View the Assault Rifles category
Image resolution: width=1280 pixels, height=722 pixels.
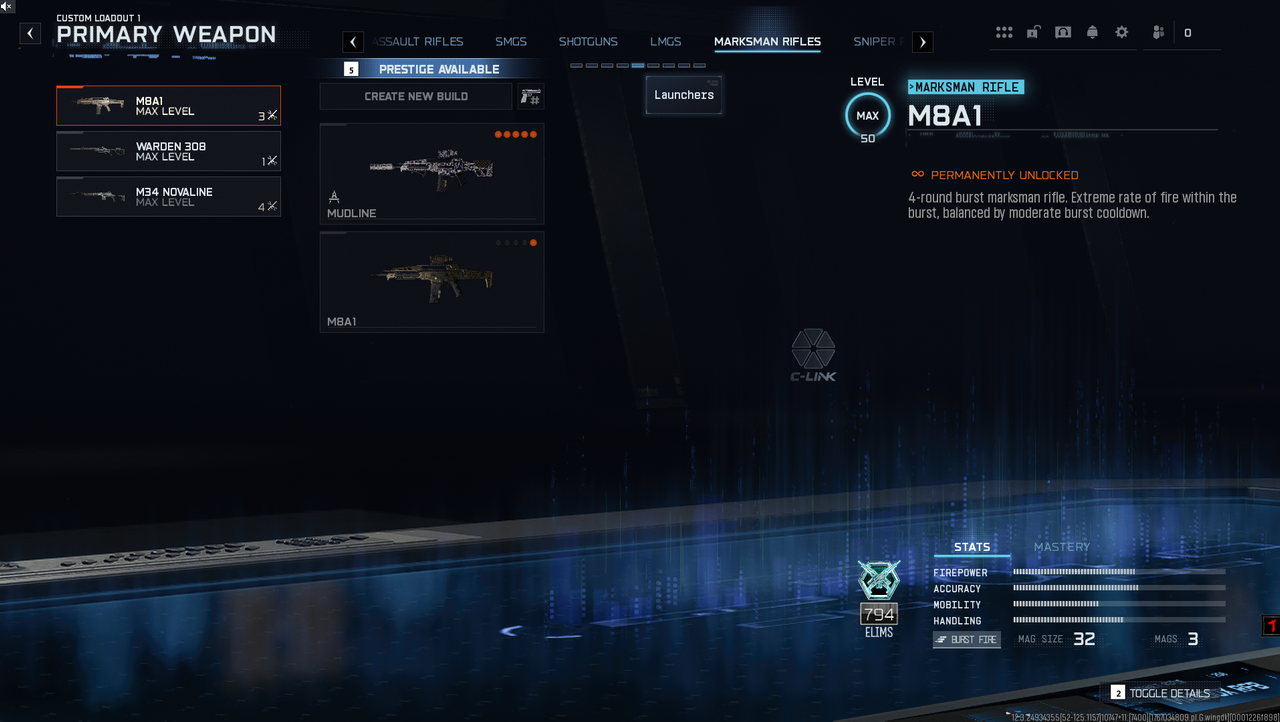420,42
